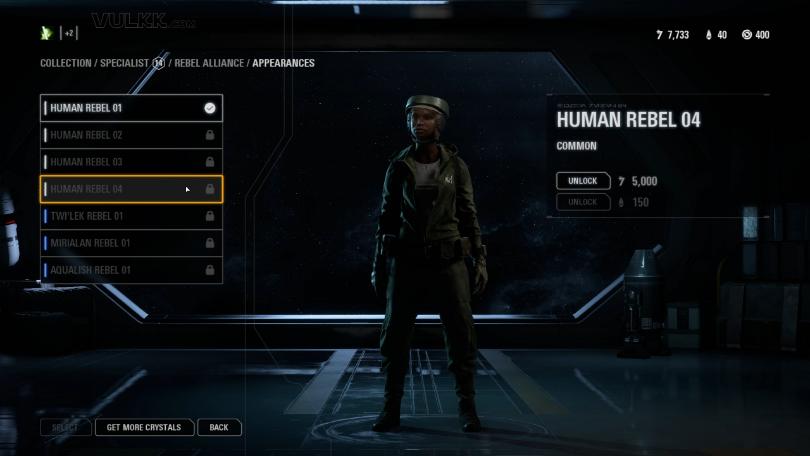Choose Human Rebel 02 from the list
The height and width of the screenshot is (456, 810).
pos(130,135)
